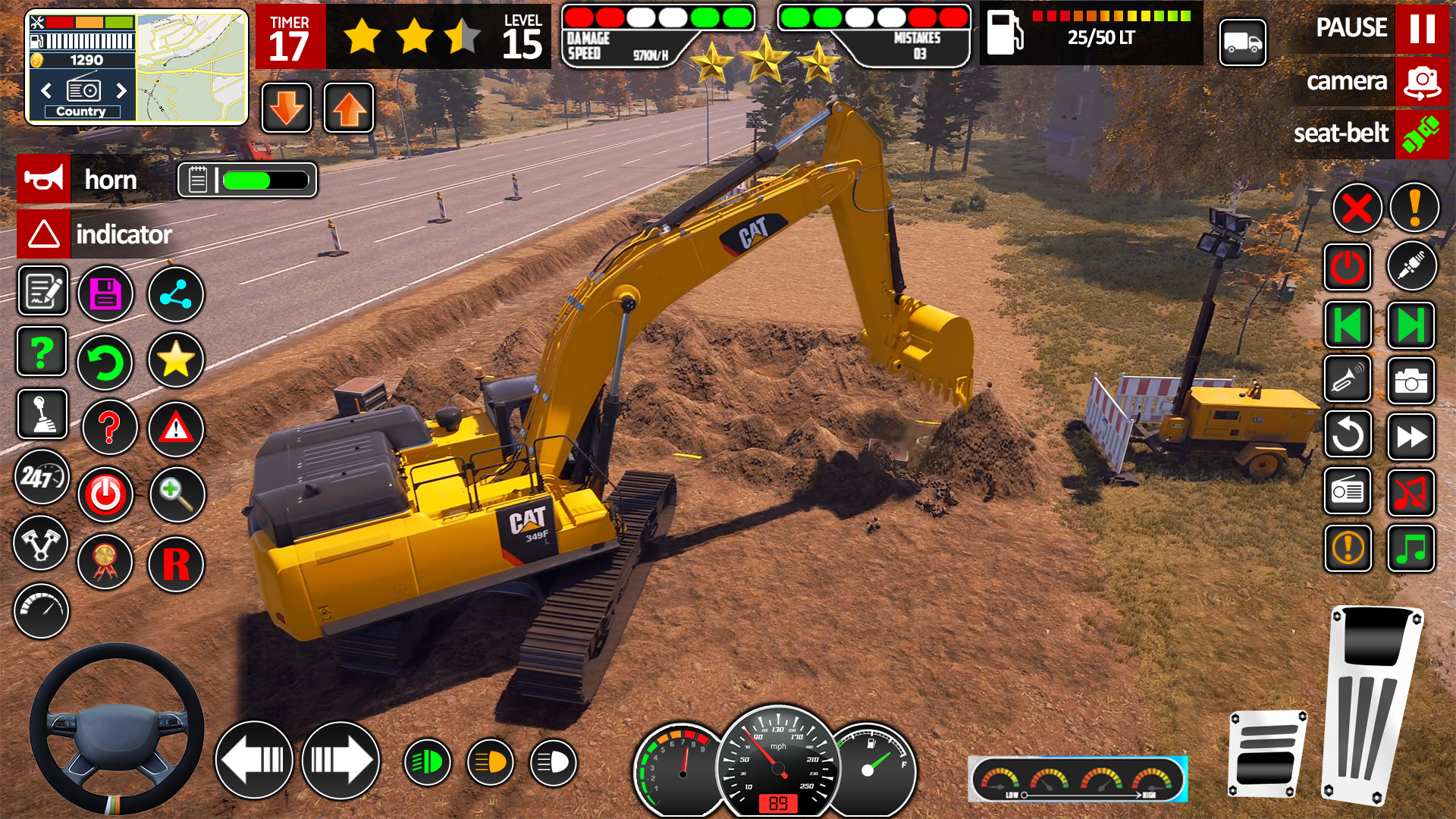Screen dimensions: 1456x819
Task: Tap the pink save disk icon
Action: click(x=105, y=294)
